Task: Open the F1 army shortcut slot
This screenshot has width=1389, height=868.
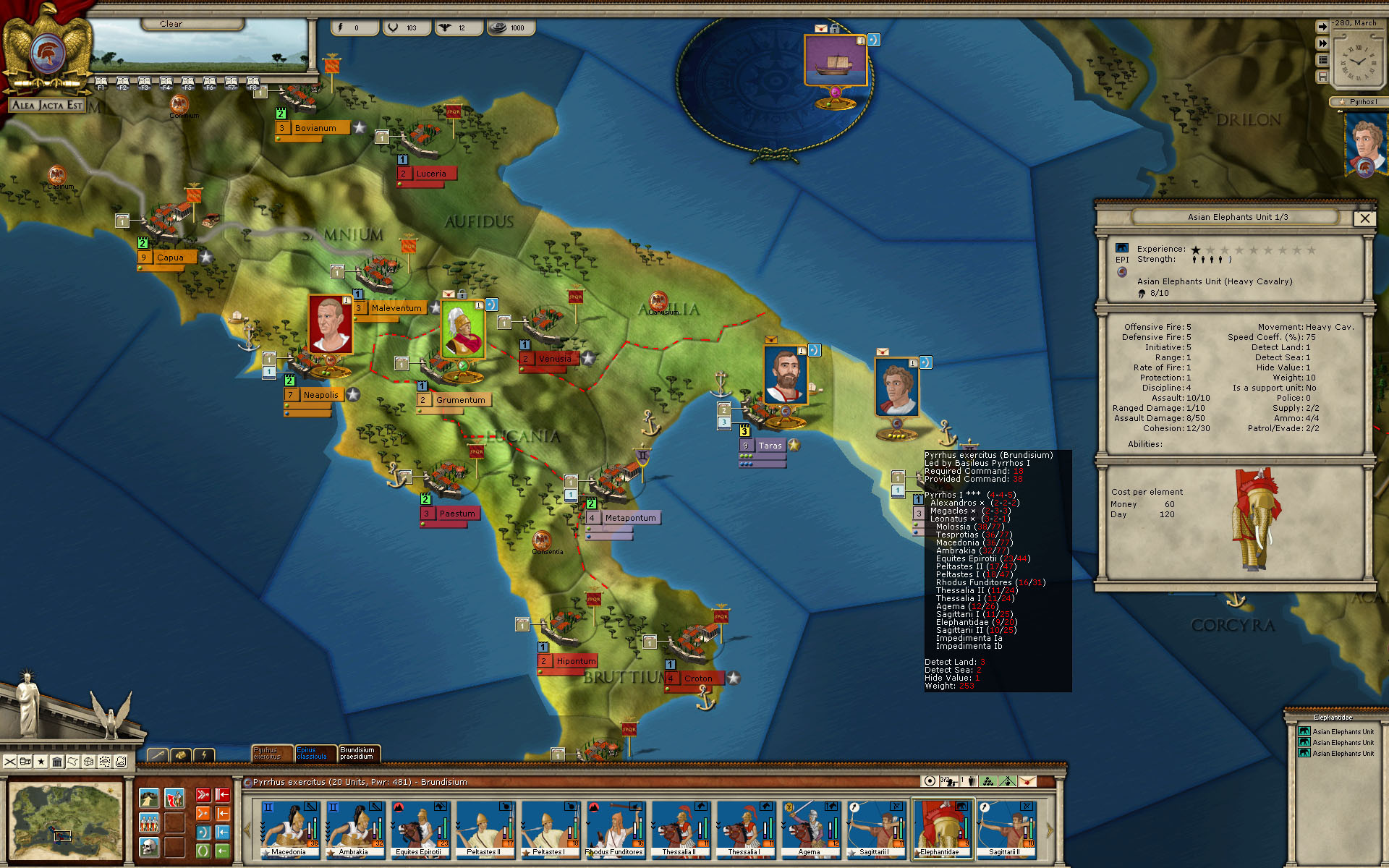Action: [101, 82]
